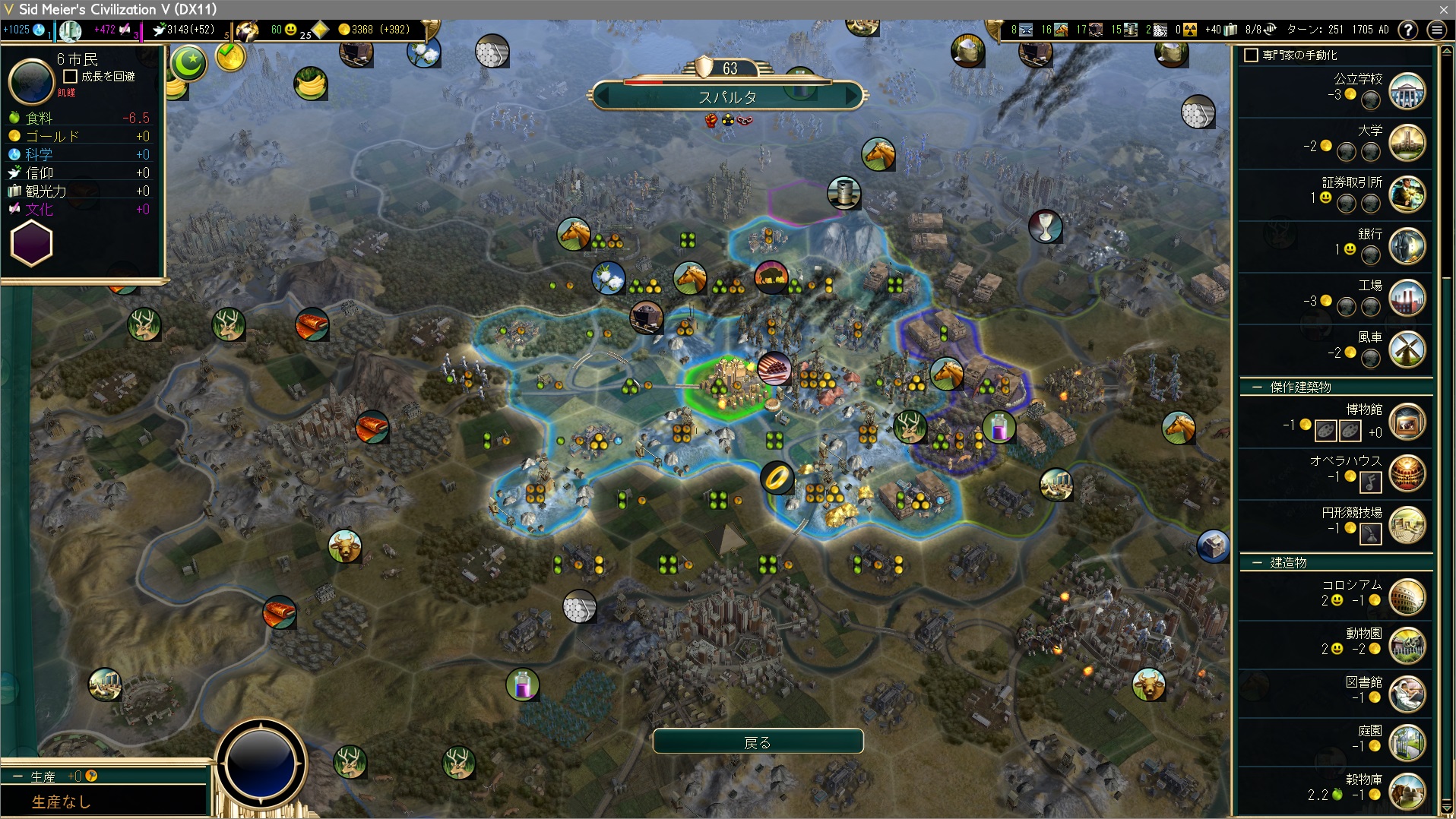1456x819 pixels.
Task: Select the 公立学校 building icon
Action: tap(1407, 91)
